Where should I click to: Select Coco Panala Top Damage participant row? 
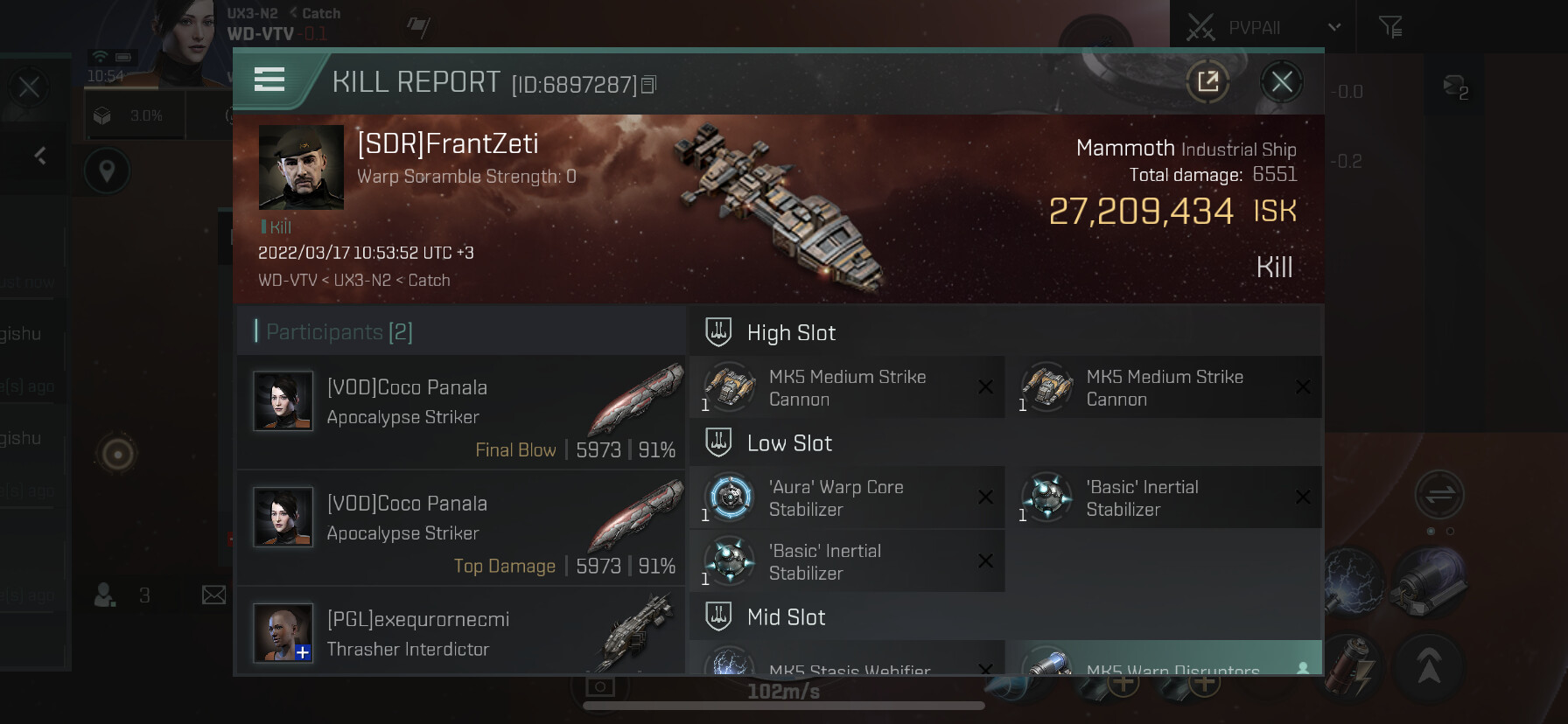pyautogui.click(x=461, y=528)
